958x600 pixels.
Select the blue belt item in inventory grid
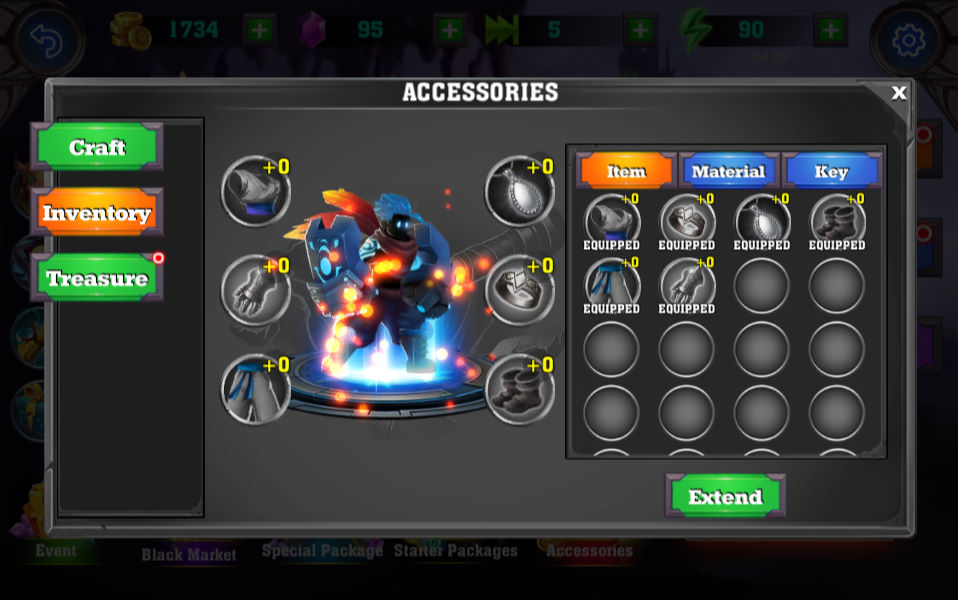point(612,284)
